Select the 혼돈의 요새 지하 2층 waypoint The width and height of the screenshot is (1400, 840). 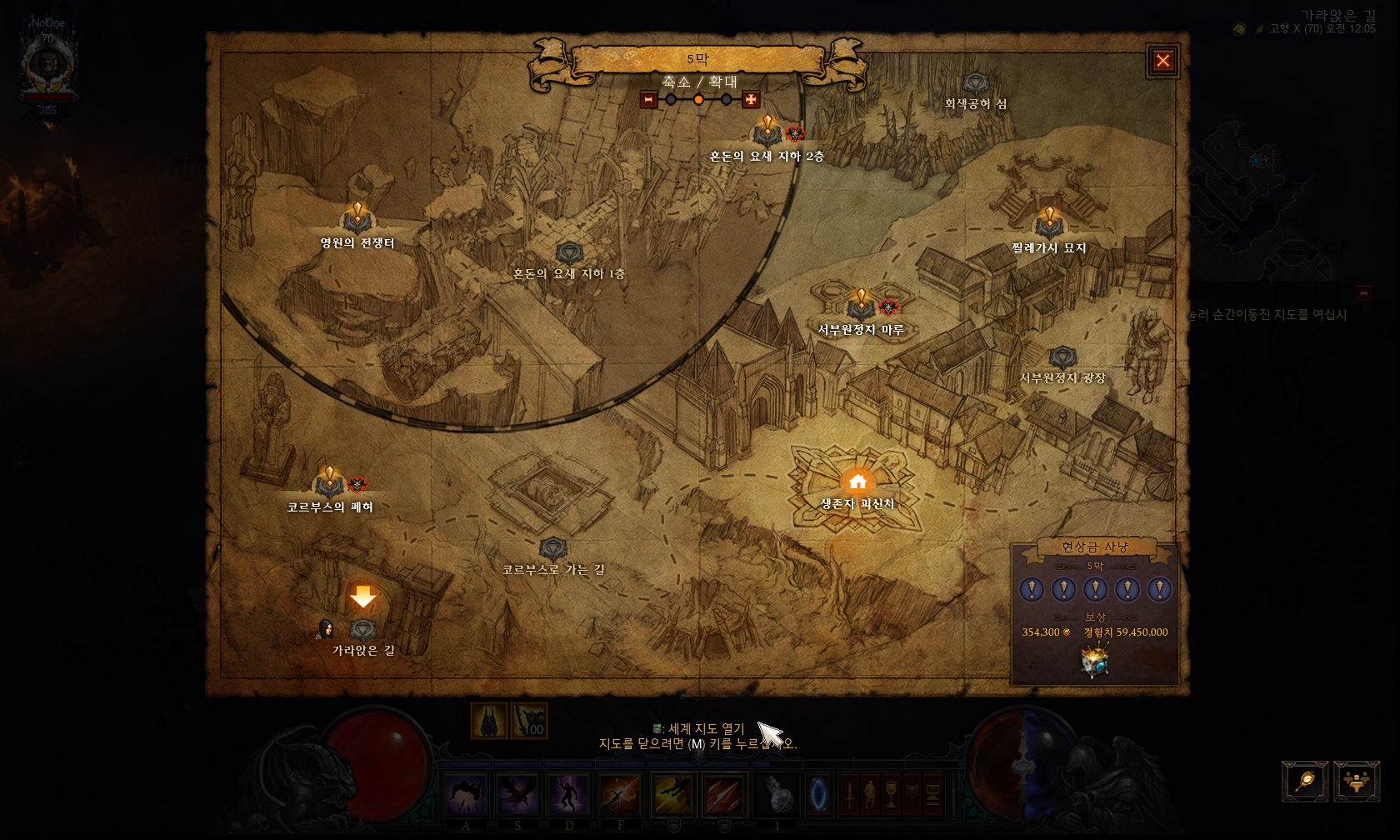tap(767, 133)
